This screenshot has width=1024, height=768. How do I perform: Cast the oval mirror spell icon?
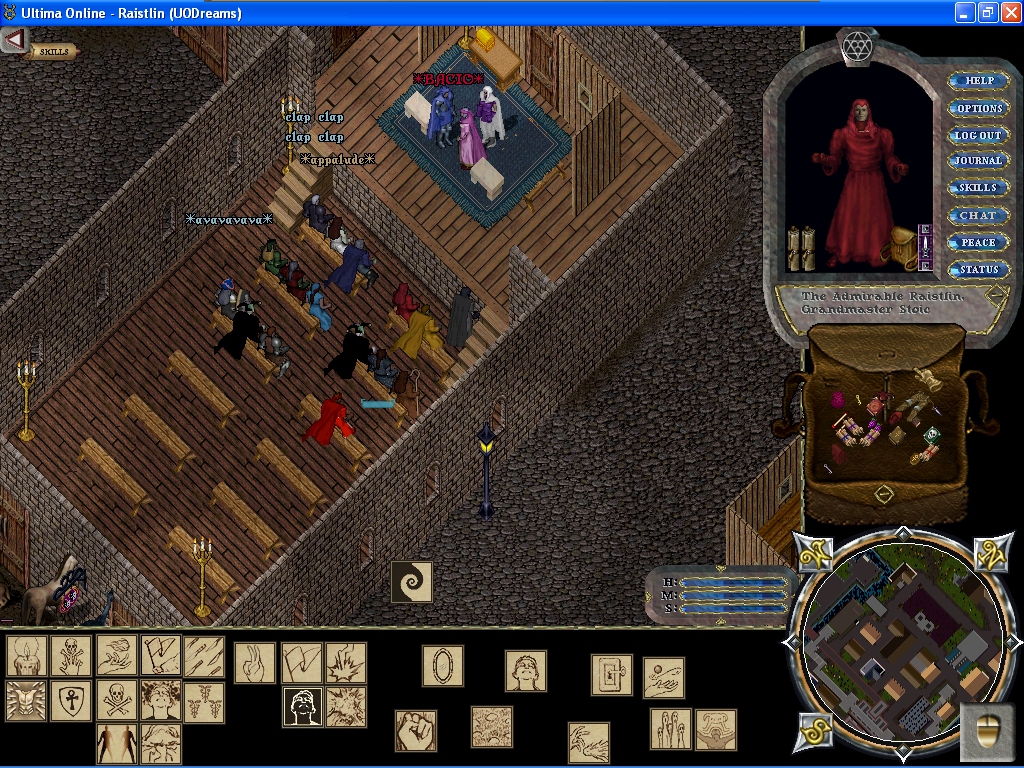(442, 665)
